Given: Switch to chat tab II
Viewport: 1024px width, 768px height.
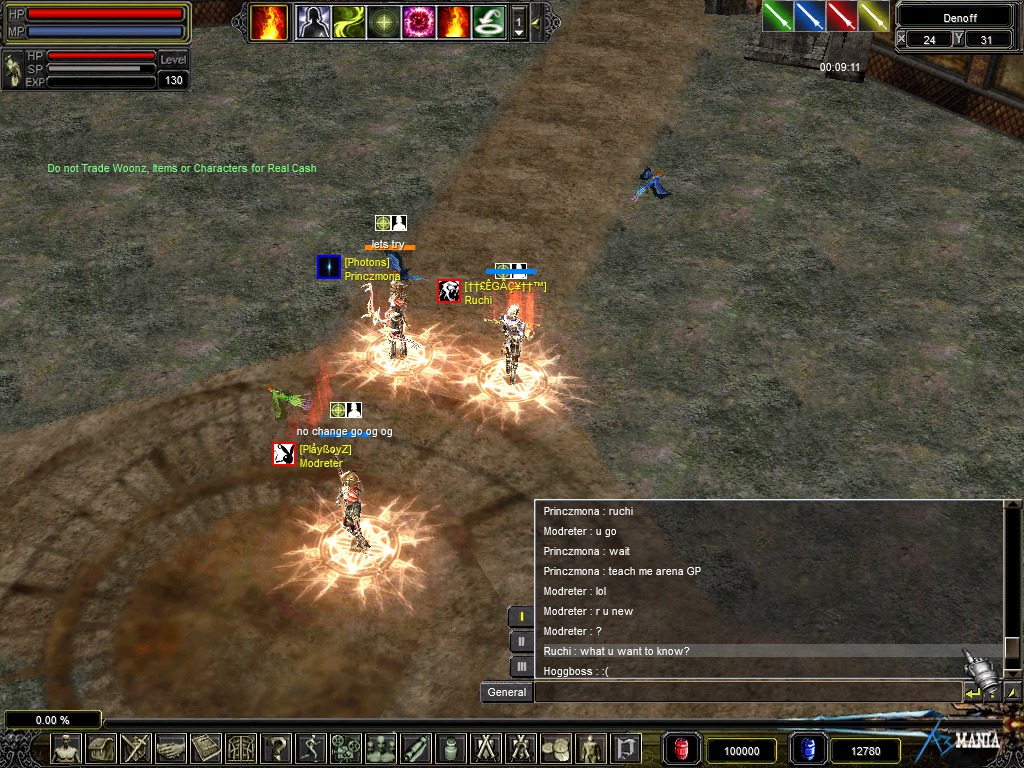Looking at the screenshot, I should [521, 641].
